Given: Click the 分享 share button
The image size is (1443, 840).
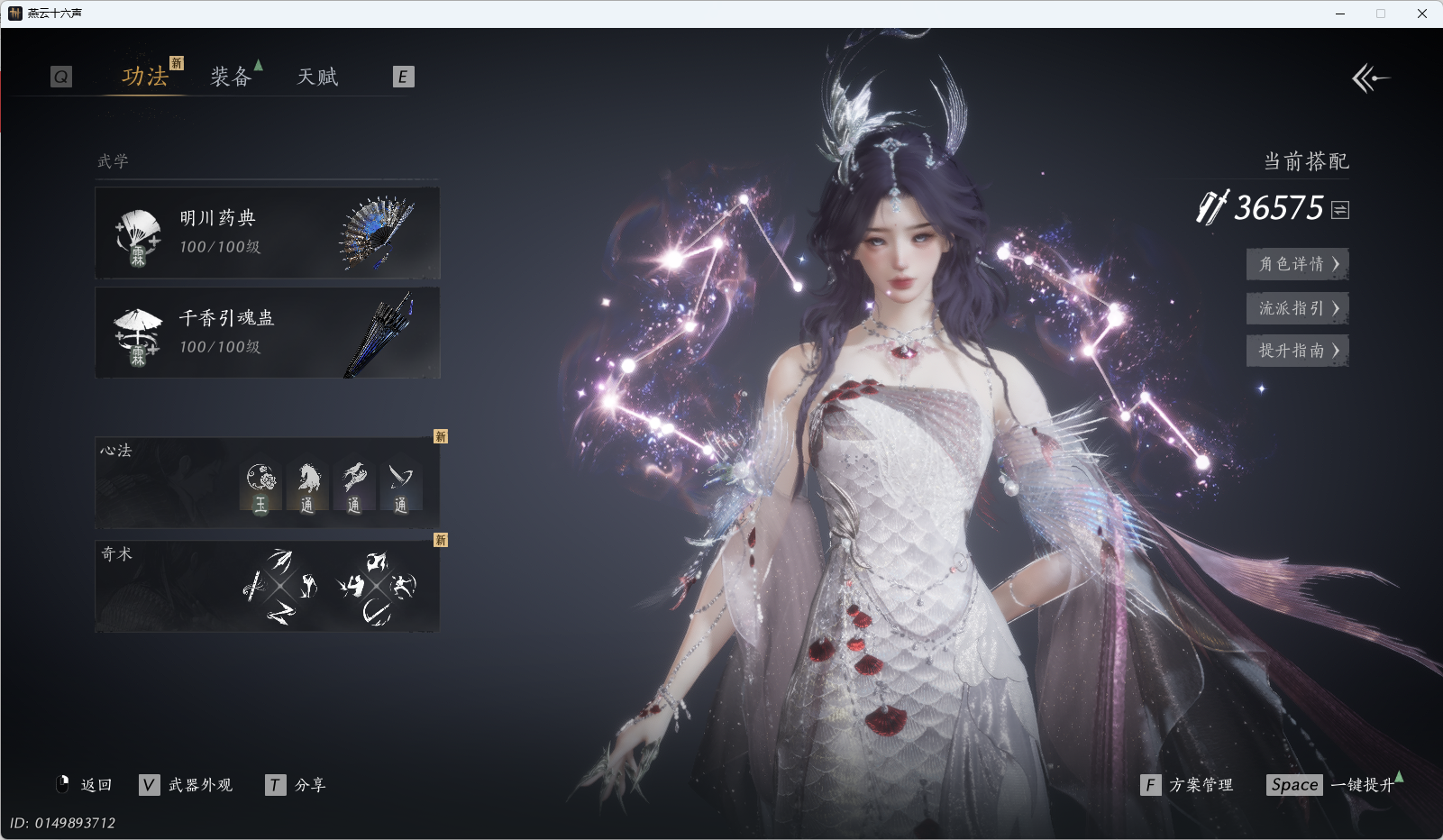Looking at the screenshot, I should 297,785.
